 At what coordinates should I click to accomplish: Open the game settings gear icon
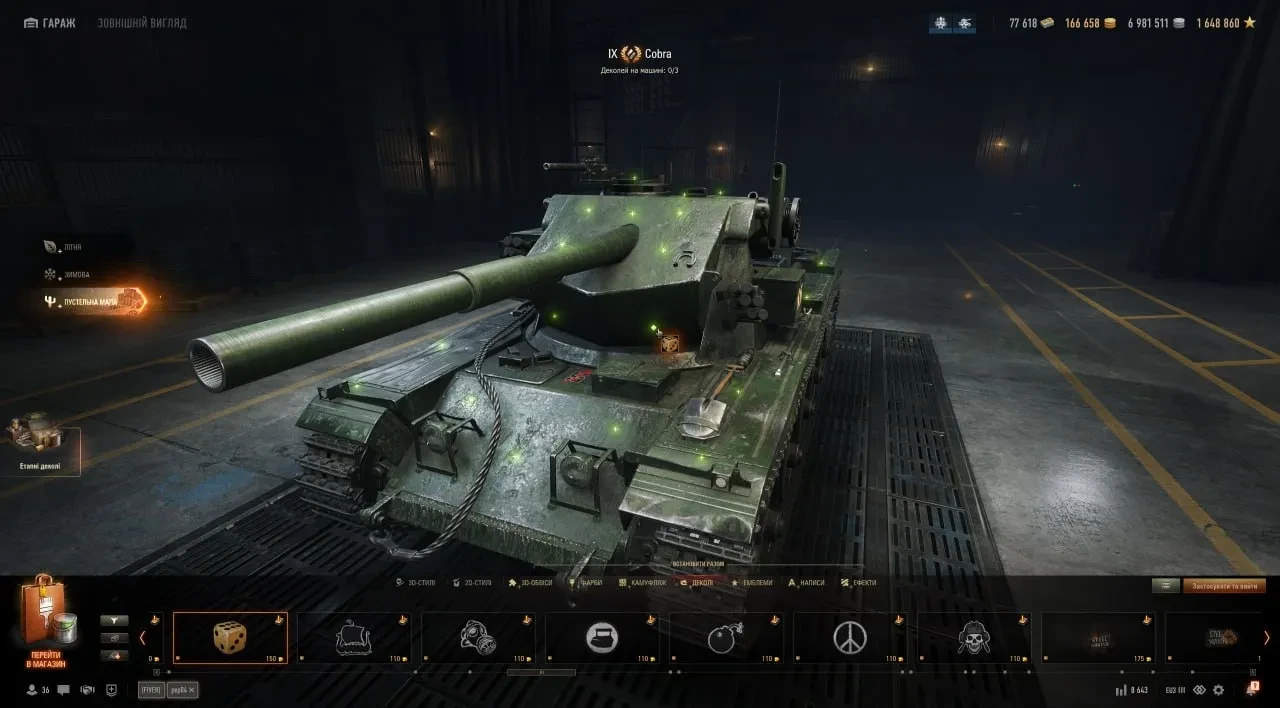1218,690
